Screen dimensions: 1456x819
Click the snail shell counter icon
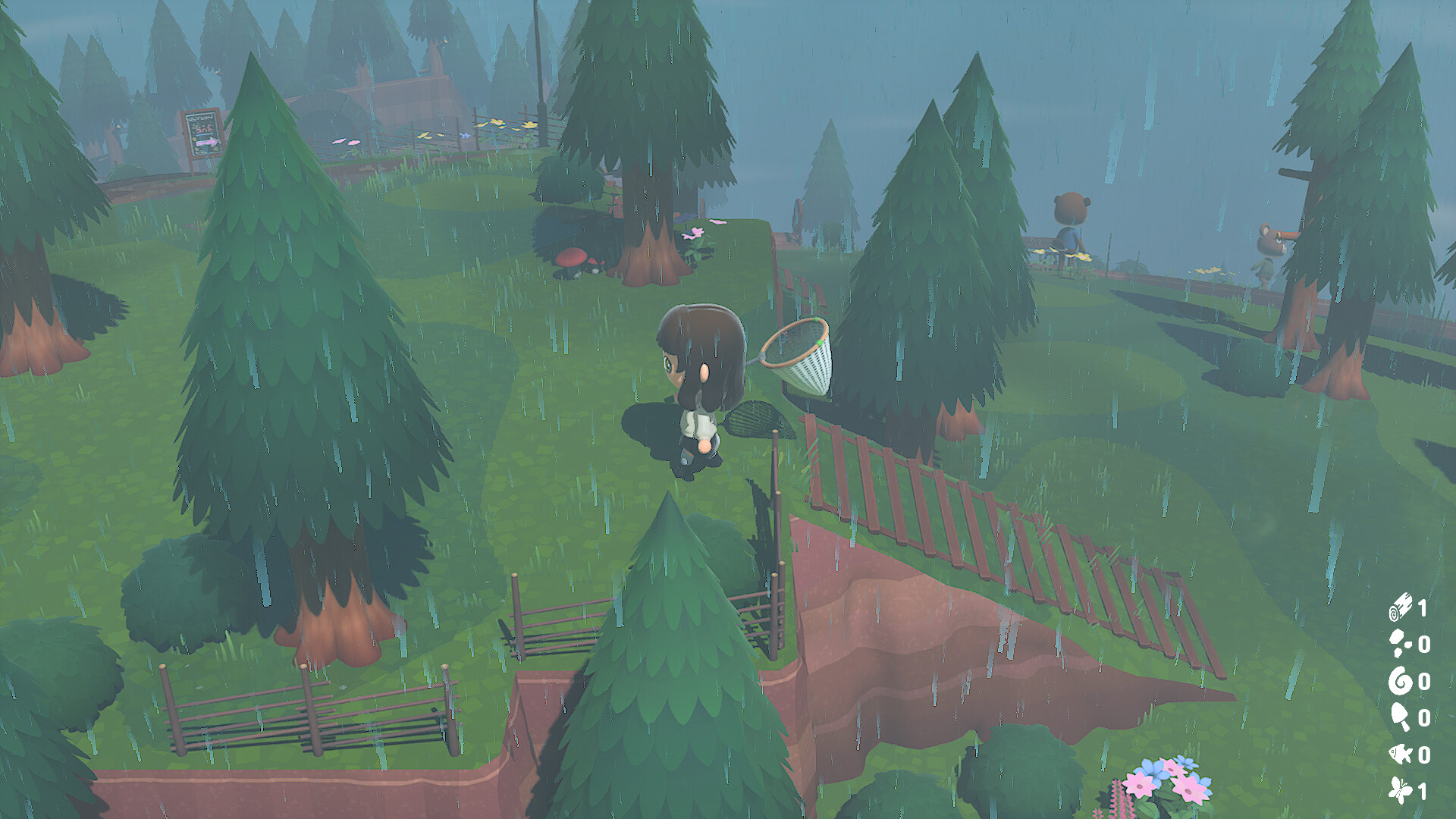point(1403,680)
